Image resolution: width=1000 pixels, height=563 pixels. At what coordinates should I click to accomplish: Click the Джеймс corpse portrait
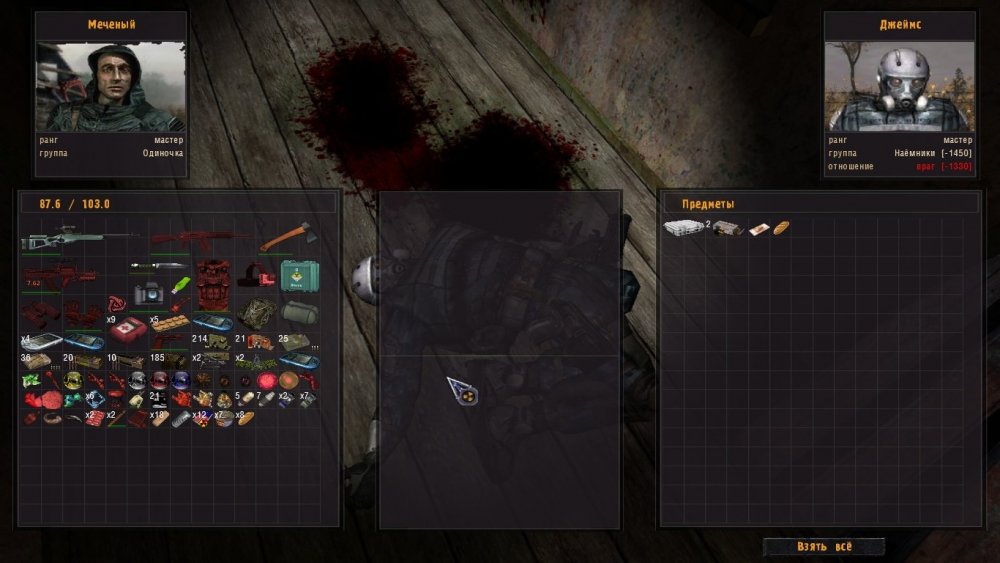(x=898, y=87)
